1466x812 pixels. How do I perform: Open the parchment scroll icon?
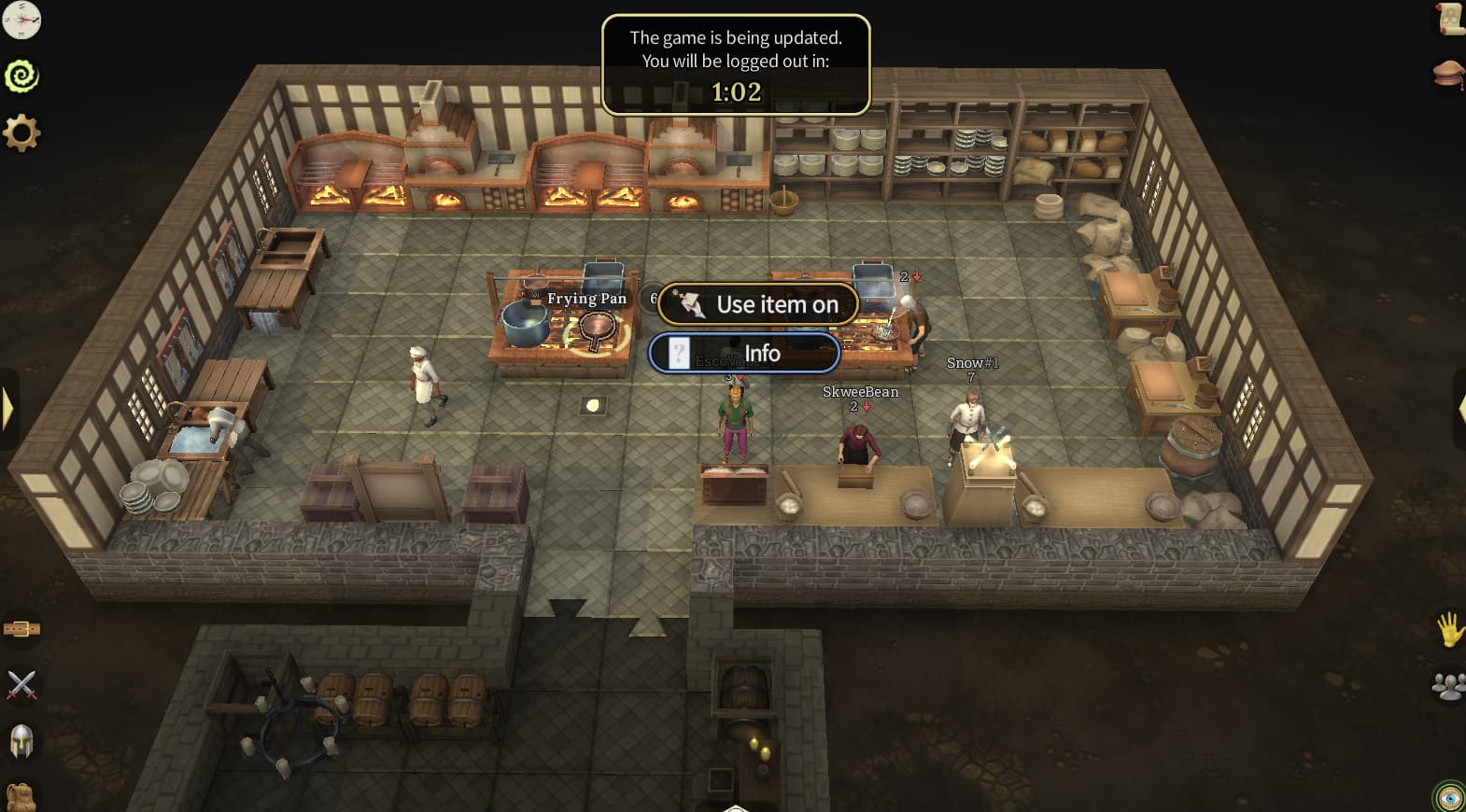point(1450,19)
